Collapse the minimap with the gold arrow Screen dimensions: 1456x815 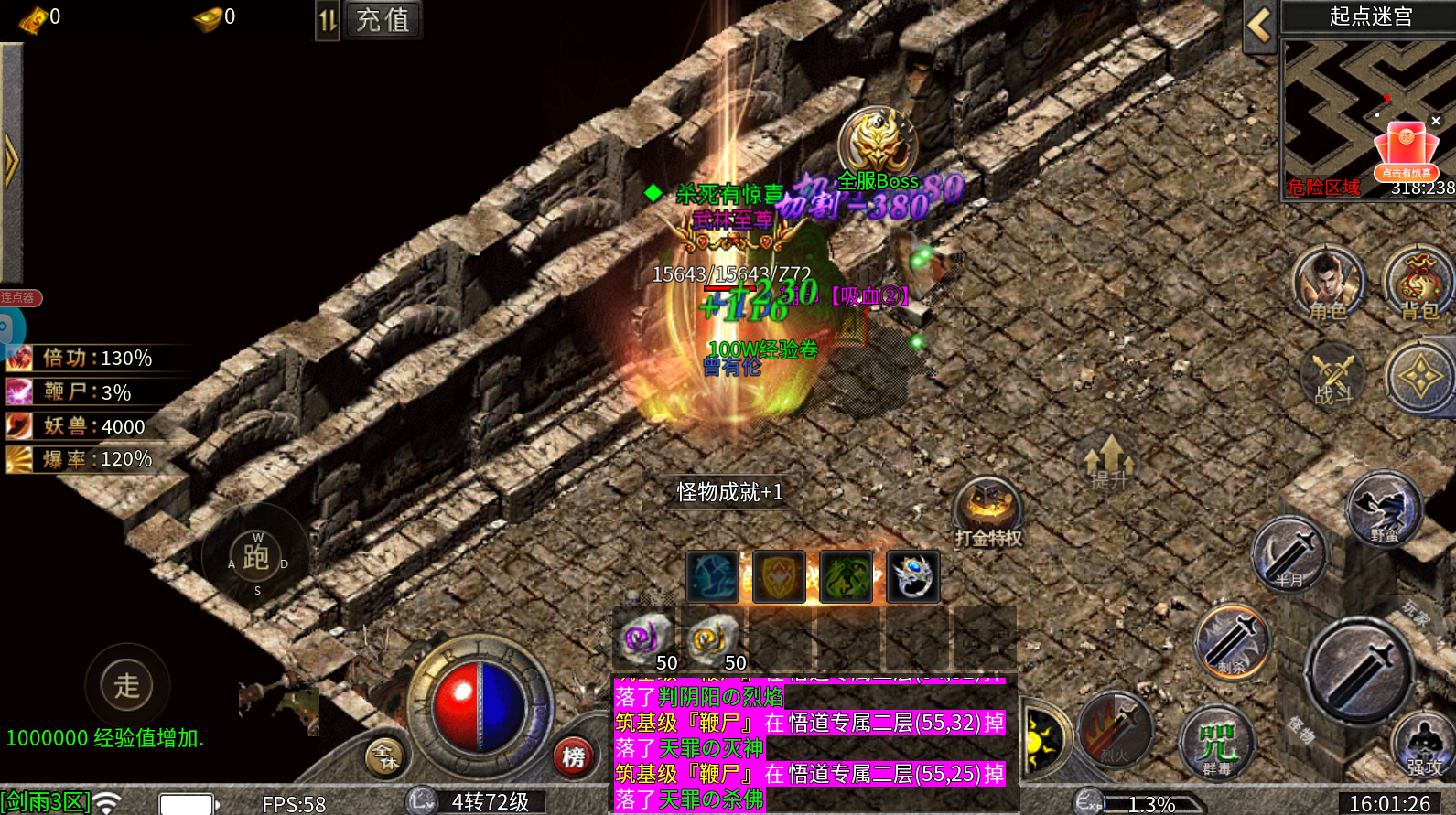[1259, 26]
